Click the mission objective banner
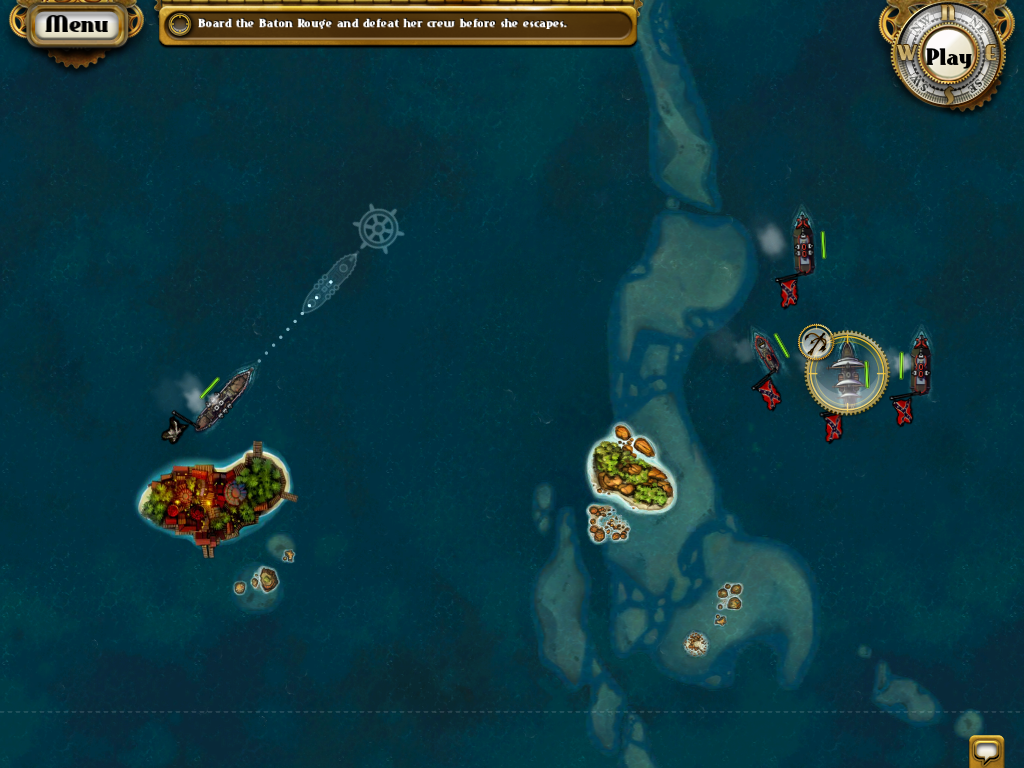 pos(397,24)
